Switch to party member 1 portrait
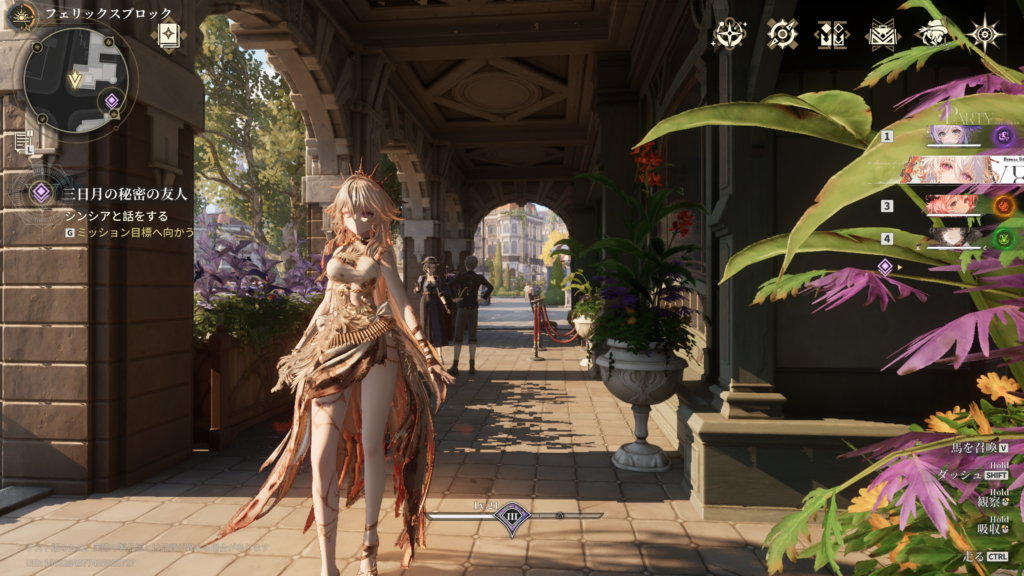This screenshot has height=576, width=1024. pyautogui.click(x=952, y=136)
